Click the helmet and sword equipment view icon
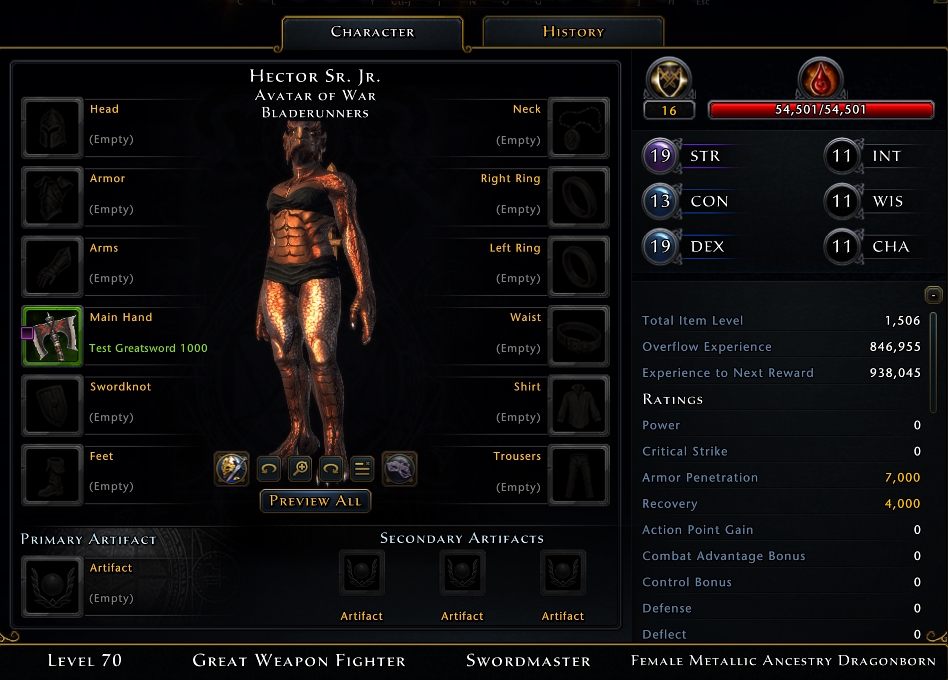Image resolution: width=948 pixels, height=680 pixels. tap(231, 468)
